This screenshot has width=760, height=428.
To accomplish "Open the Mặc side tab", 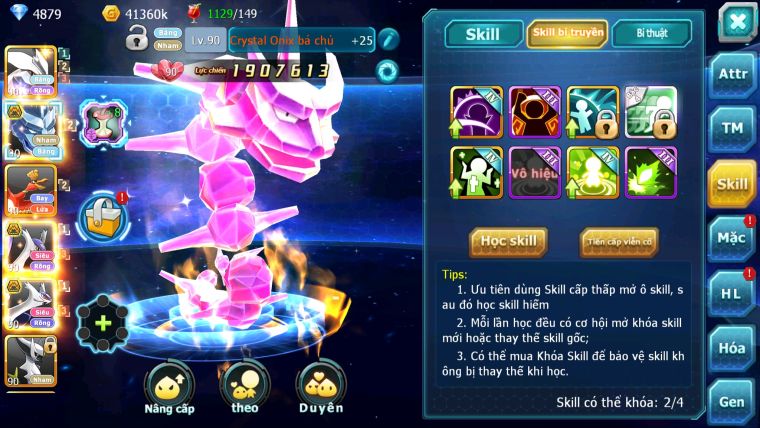I will tap(731, 238).
